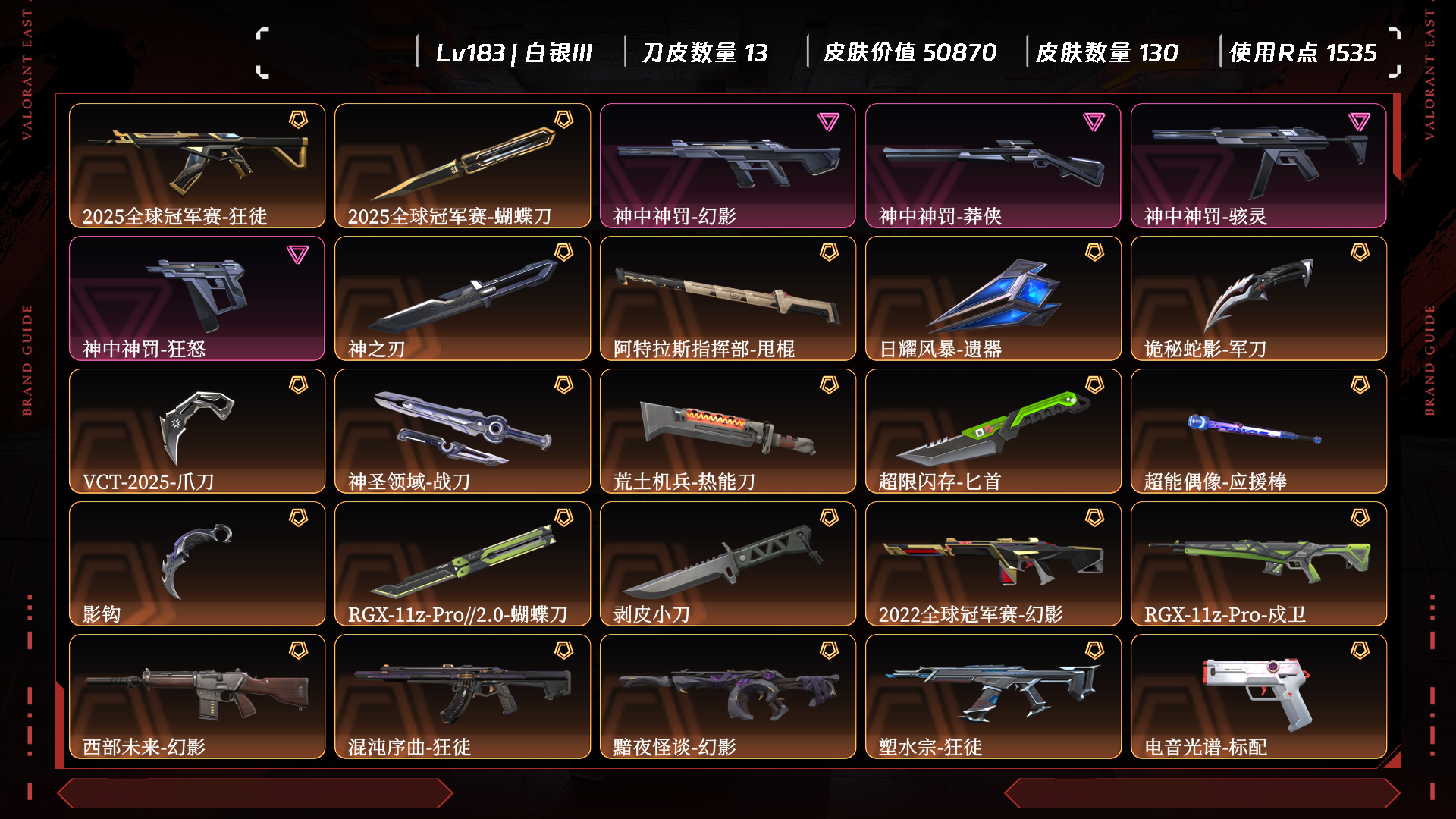Image resolution: width=1456 pixels, height=819 pixels.
Task: Choose the 神之刃 blade card
Action: point(463,298)
